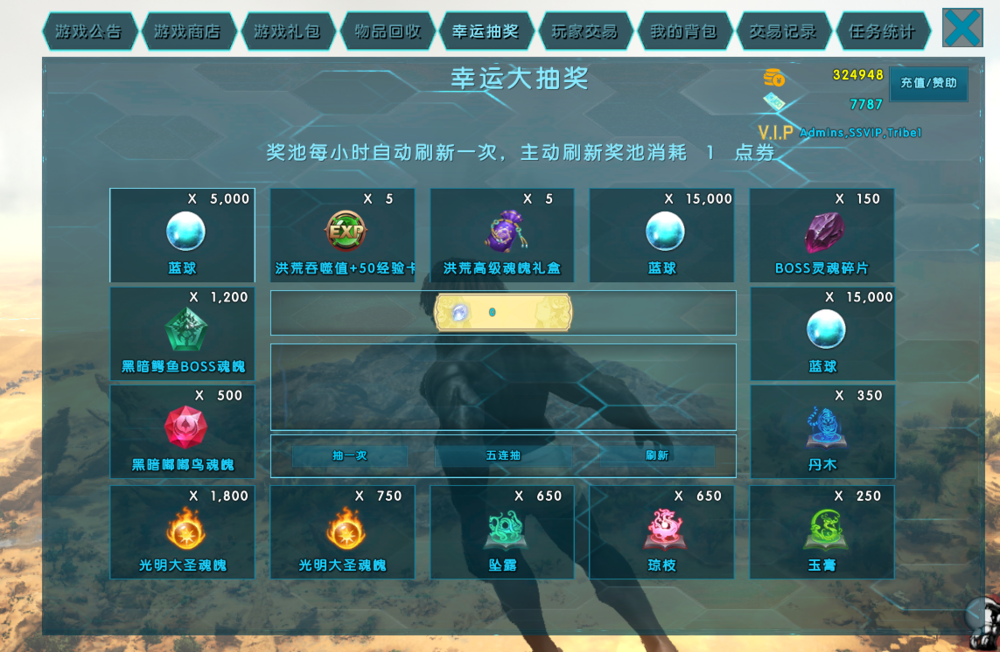Switch to the 游戏公告 tab
Screen dimensions: 1000x652
(x=89, y=32)
